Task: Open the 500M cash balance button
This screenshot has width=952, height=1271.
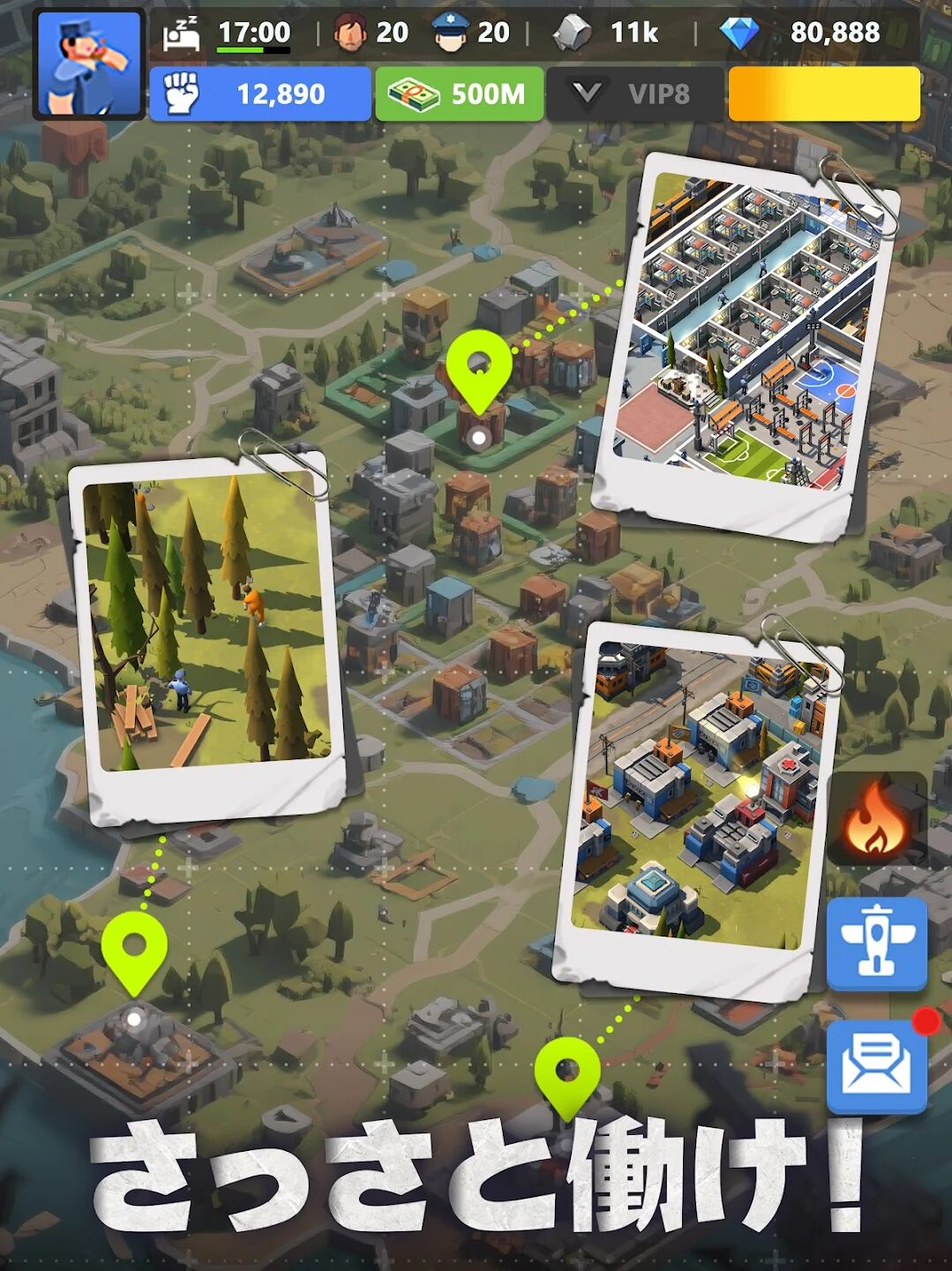Action: [x=459, y=94]
